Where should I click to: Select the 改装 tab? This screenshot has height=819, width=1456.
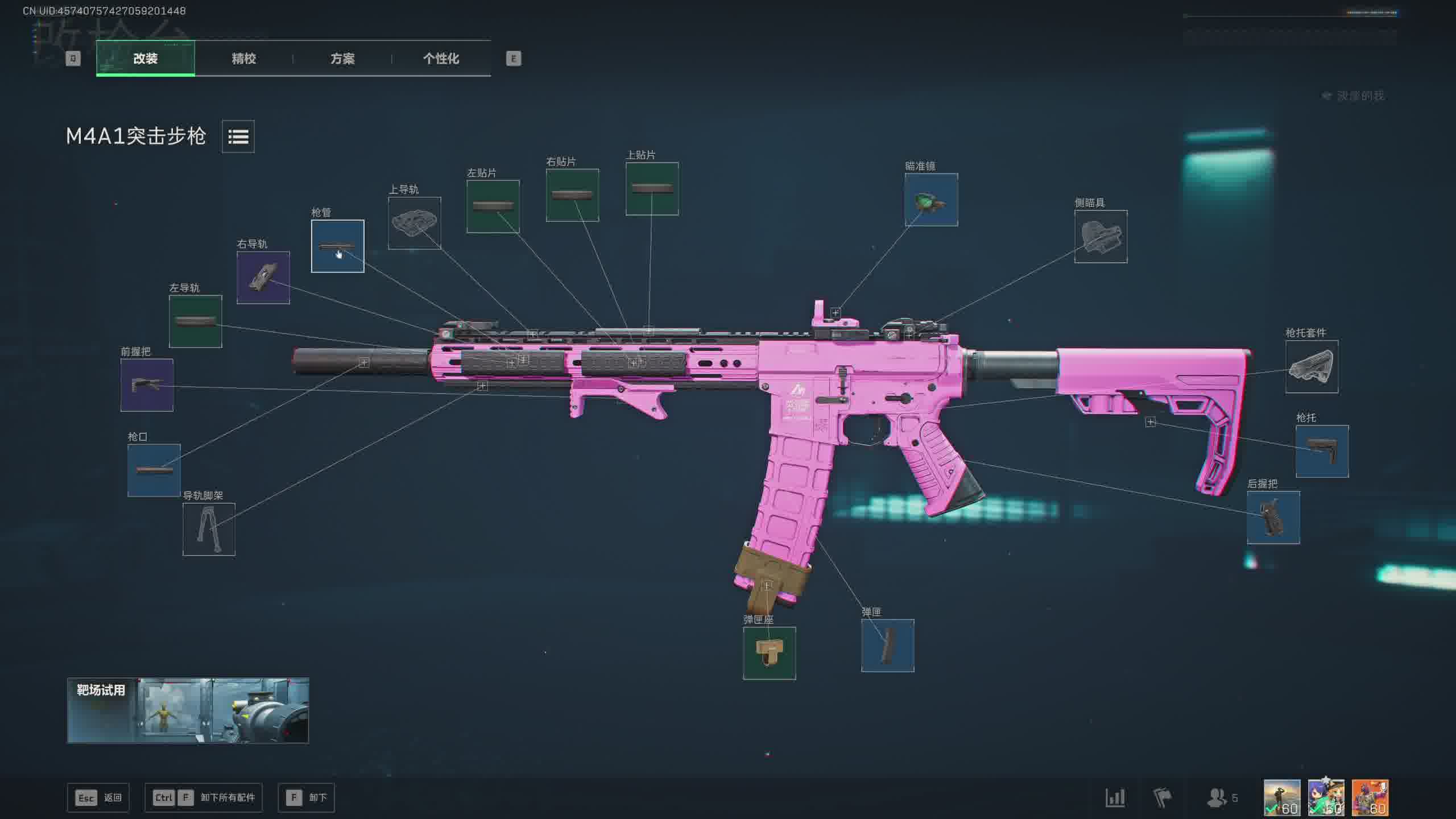[x=146, y=59]
